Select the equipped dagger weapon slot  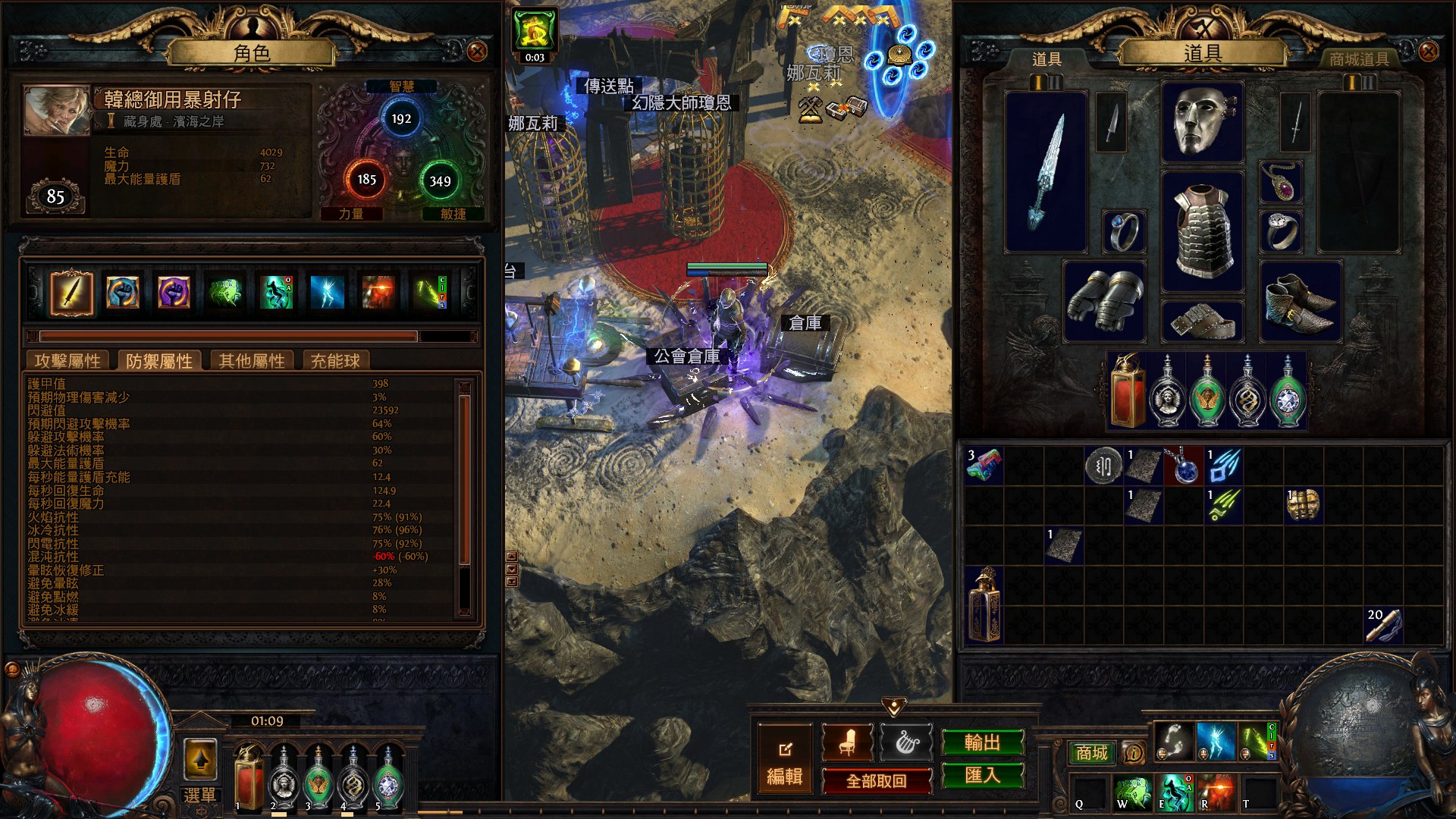pyautogui.click(x=1046, y=171)
